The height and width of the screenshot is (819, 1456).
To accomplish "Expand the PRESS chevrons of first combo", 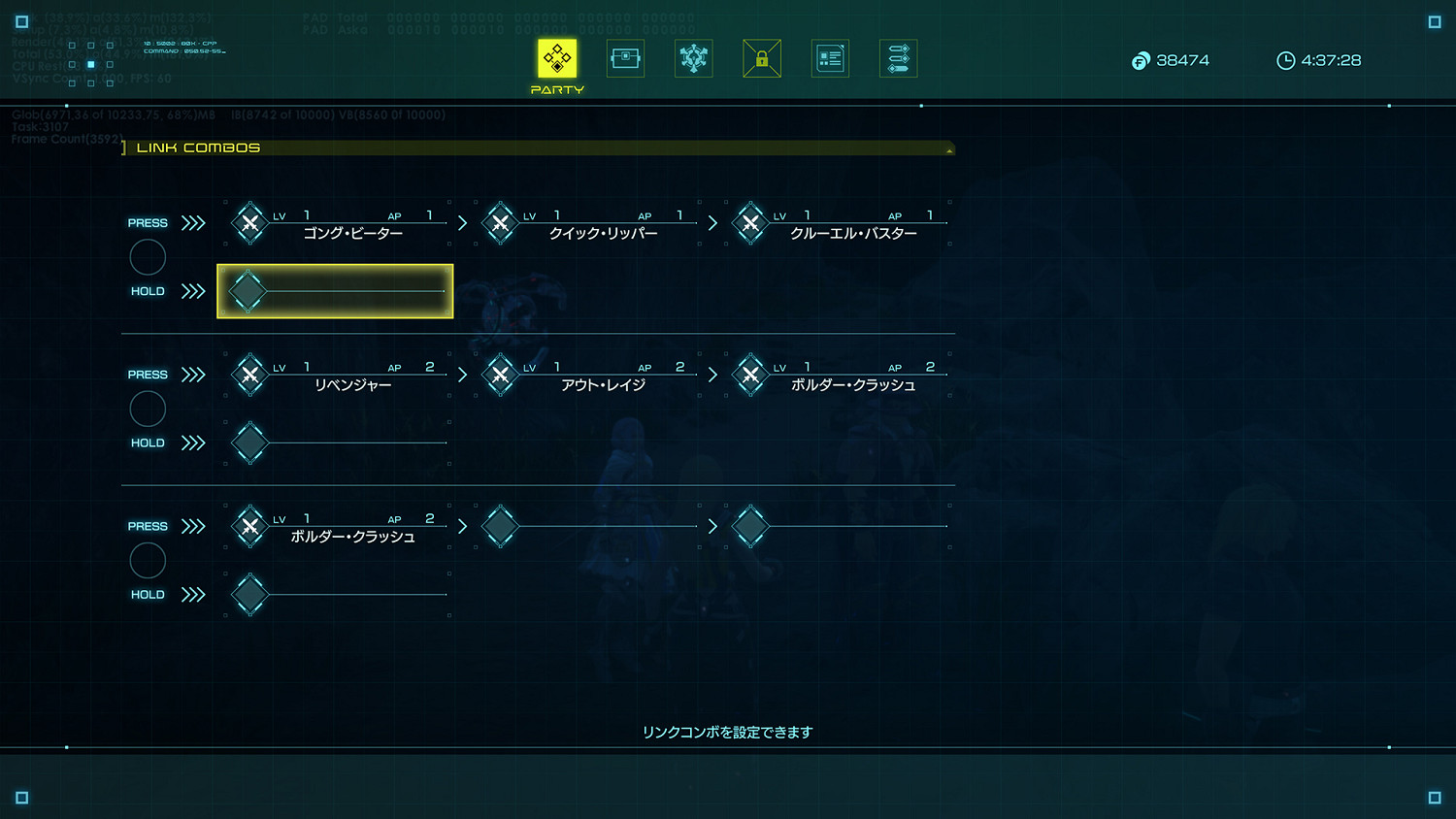I will [192, 222].
